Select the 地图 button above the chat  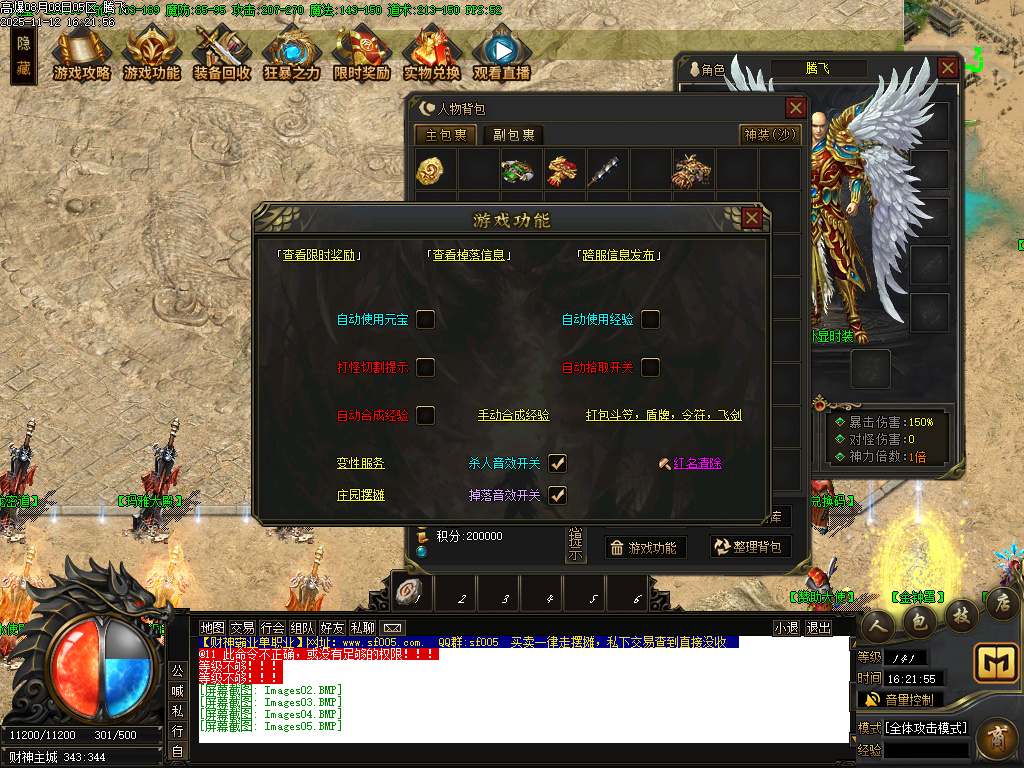coord(212,627)
